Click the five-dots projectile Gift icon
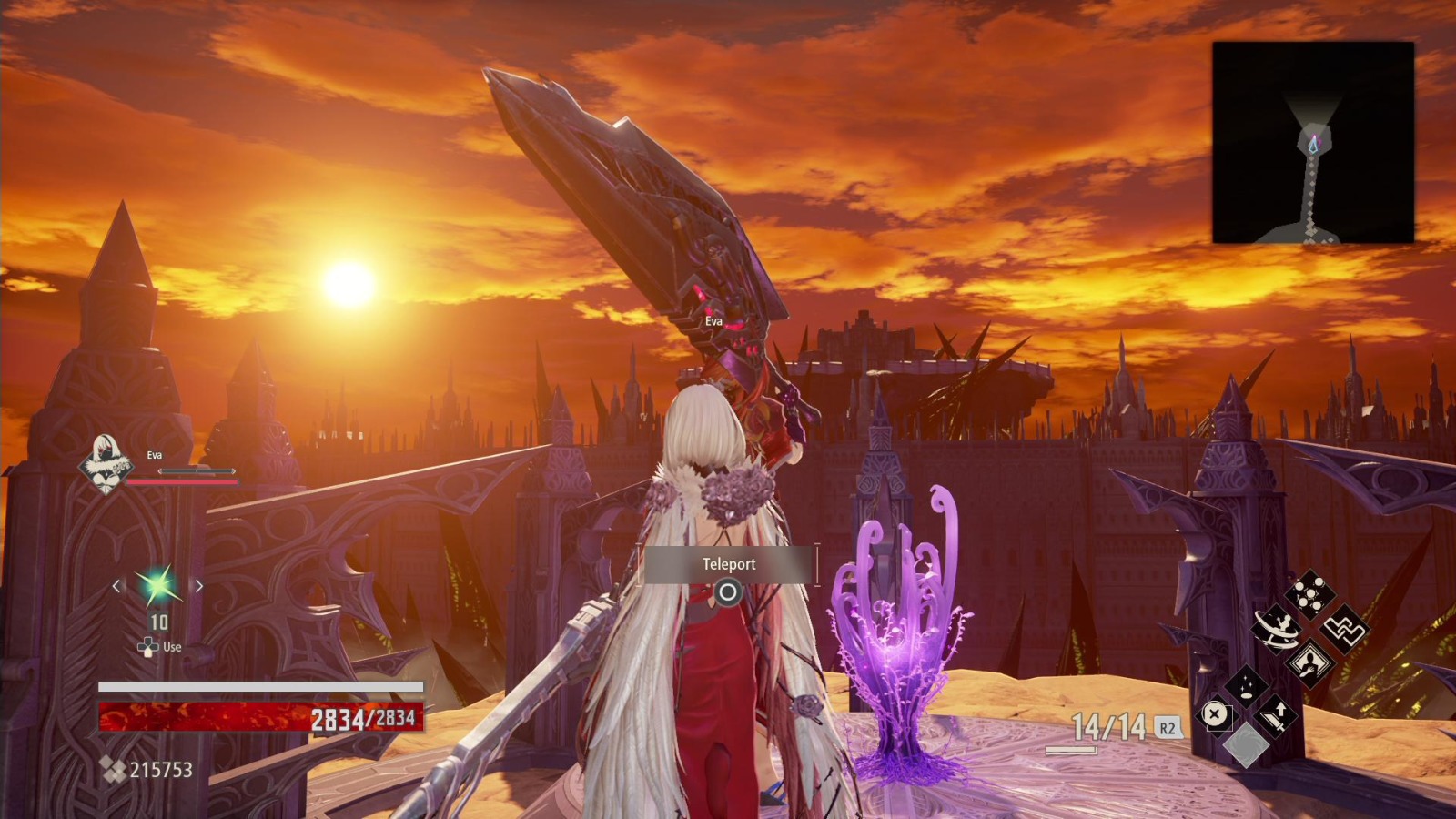 coord(1309,593)
